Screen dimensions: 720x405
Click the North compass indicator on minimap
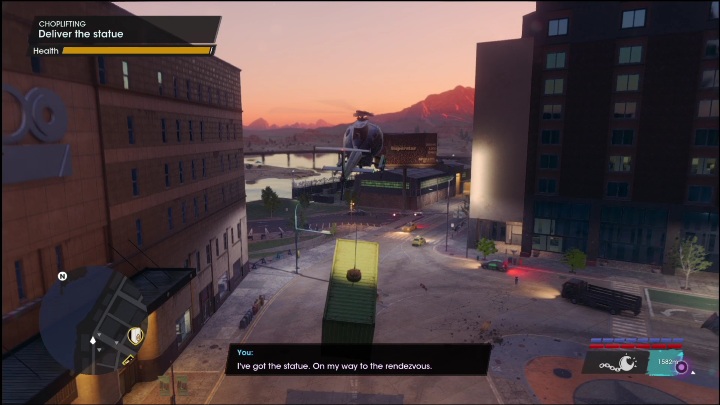[x=62, y=277]
